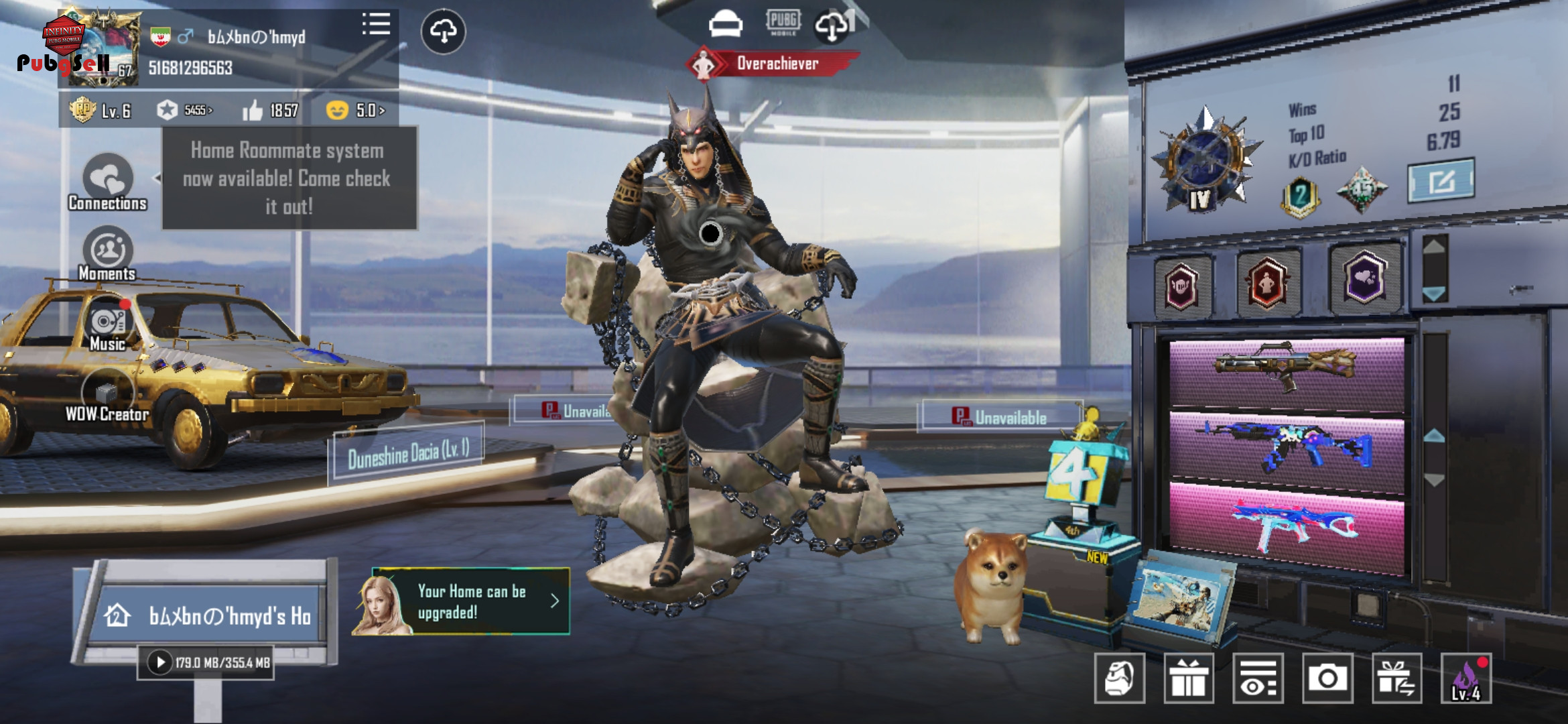
Task: Tap the Home upgrade notification
Action: (462, 601)
